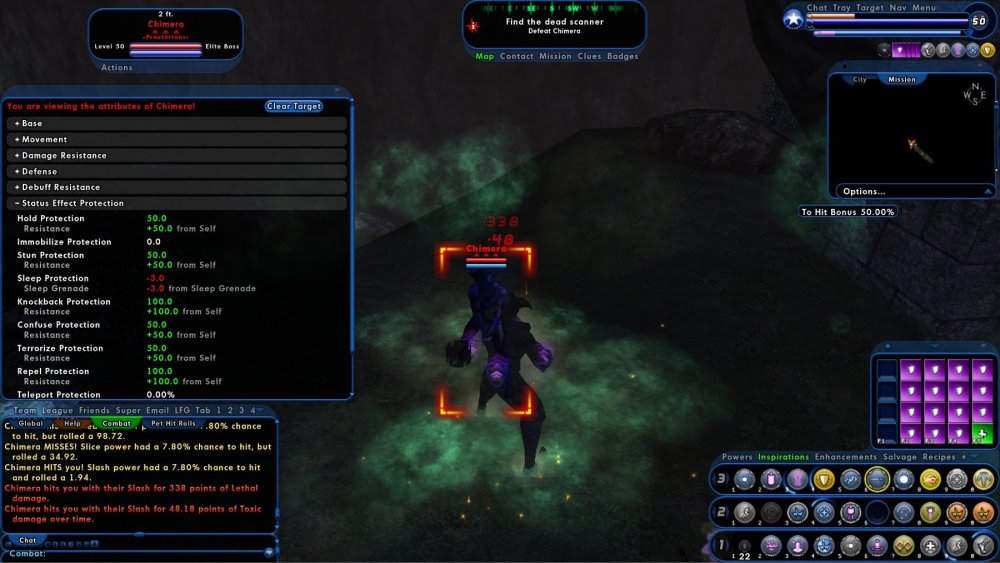
Task: Open the Badges tab
Action: click(x=622, y=56)
